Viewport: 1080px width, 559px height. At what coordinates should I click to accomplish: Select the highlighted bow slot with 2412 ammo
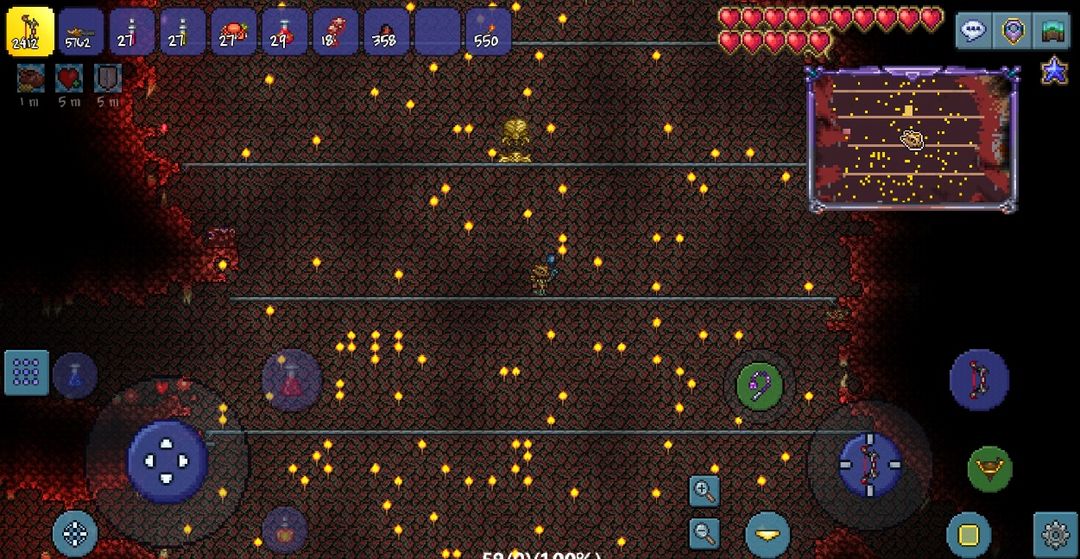point(30,31)
